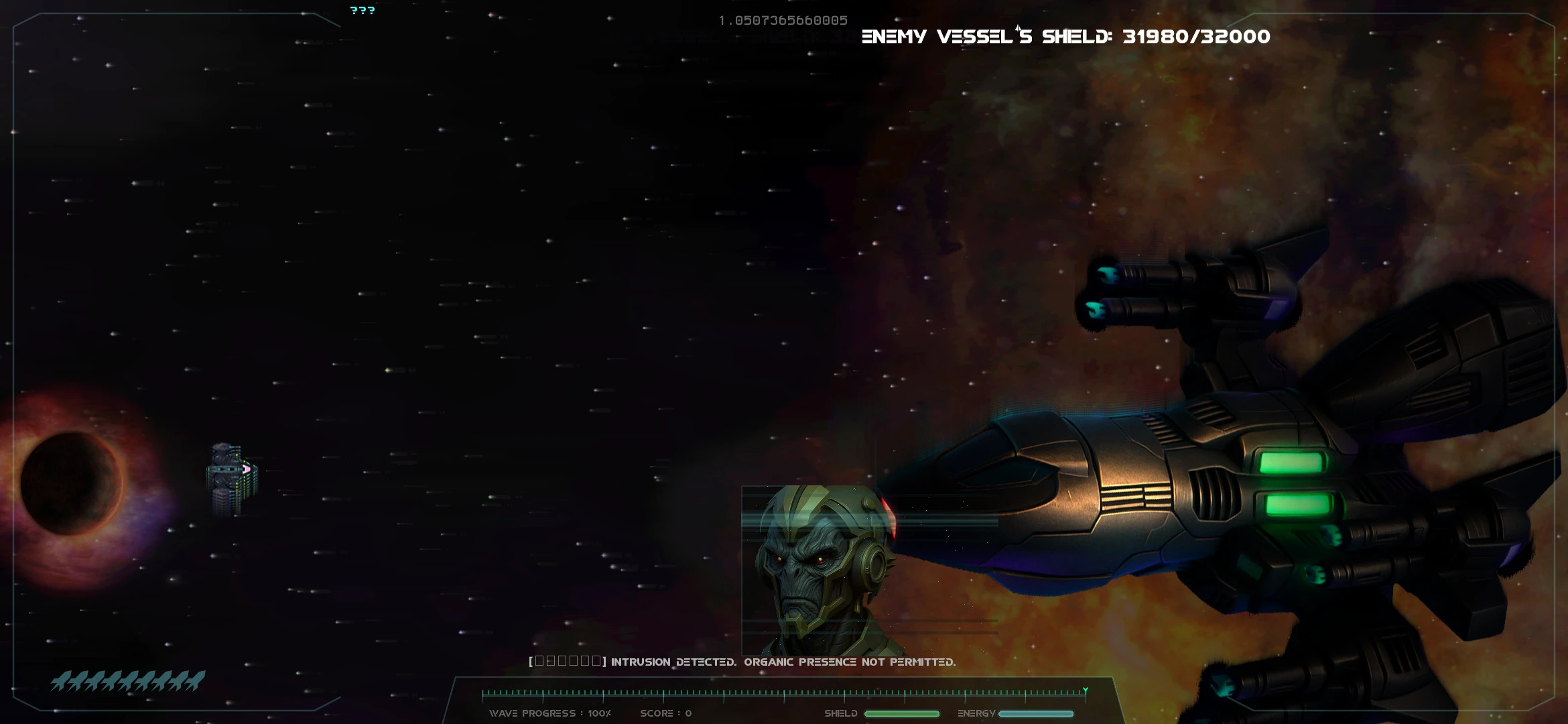
Task: Click the middle ship icon in the lives row
Action: click(127, 679)
